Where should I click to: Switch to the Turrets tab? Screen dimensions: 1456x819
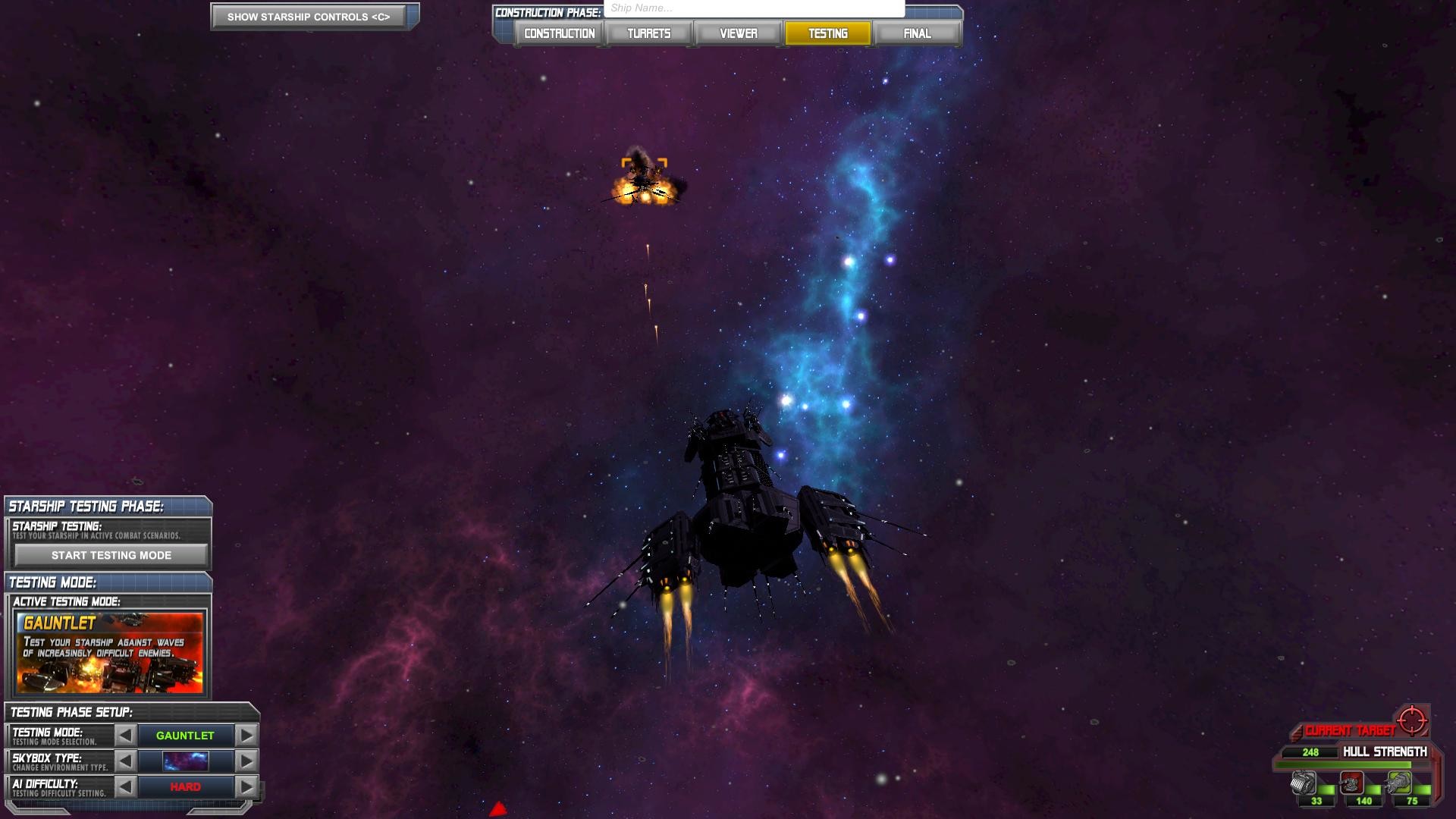(648, 33)
